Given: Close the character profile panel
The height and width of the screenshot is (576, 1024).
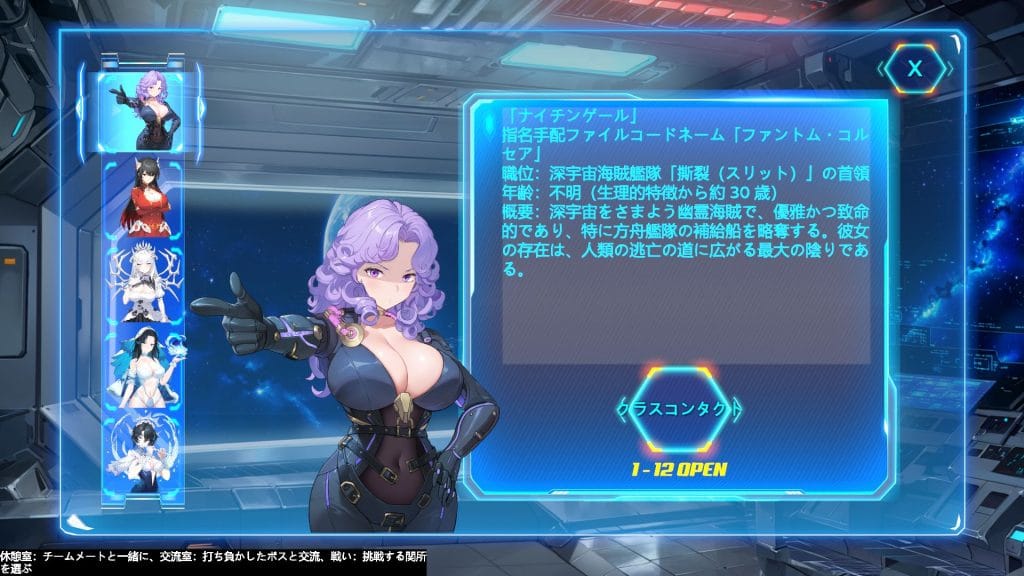Looking at the screenshot, I should tap(914, 69).
